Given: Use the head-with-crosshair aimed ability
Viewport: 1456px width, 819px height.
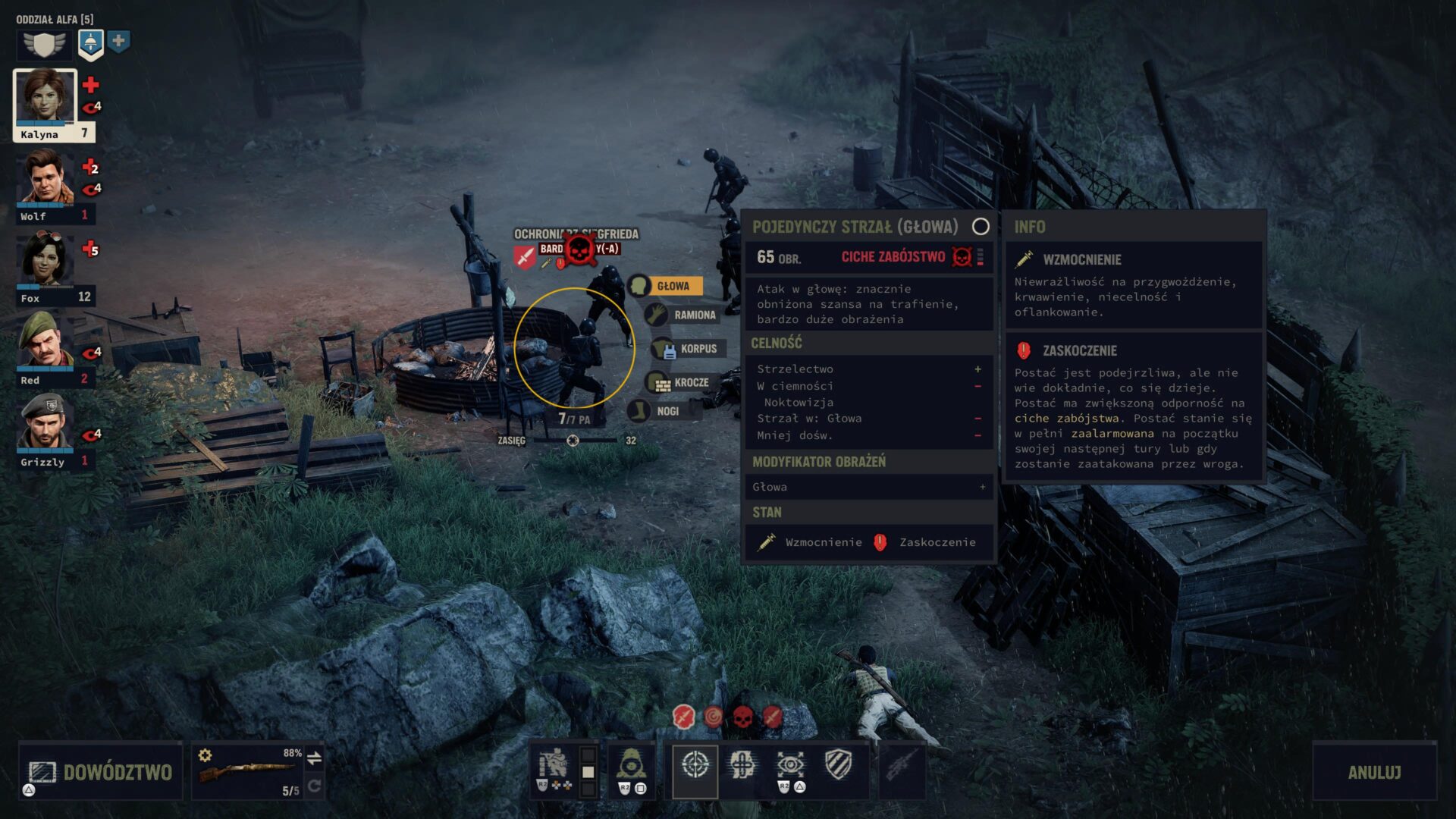Looking at the screenshot, I should point(742,764).
